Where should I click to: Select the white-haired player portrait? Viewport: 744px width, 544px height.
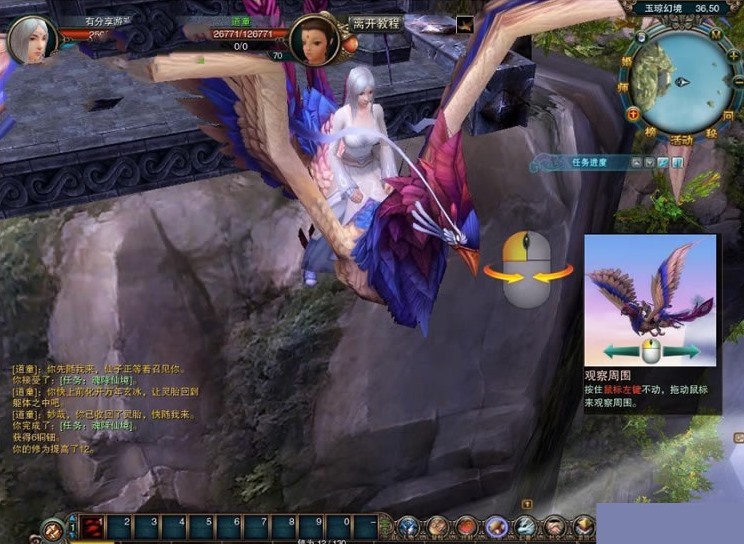(x=28, y=40)
